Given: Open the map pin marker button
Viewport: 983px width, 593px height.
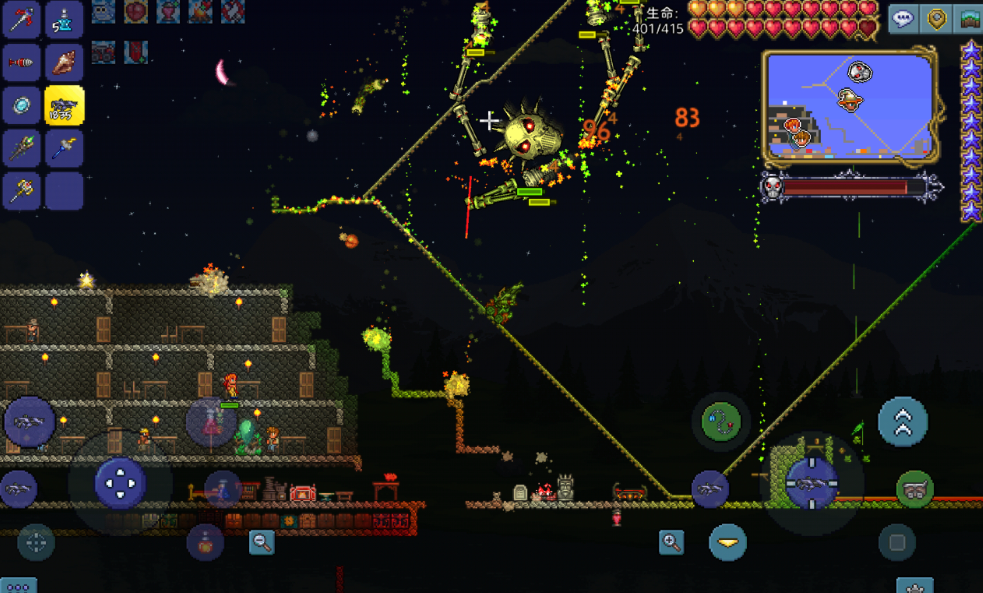Looking at the screenshot, I should pos(937,19).
